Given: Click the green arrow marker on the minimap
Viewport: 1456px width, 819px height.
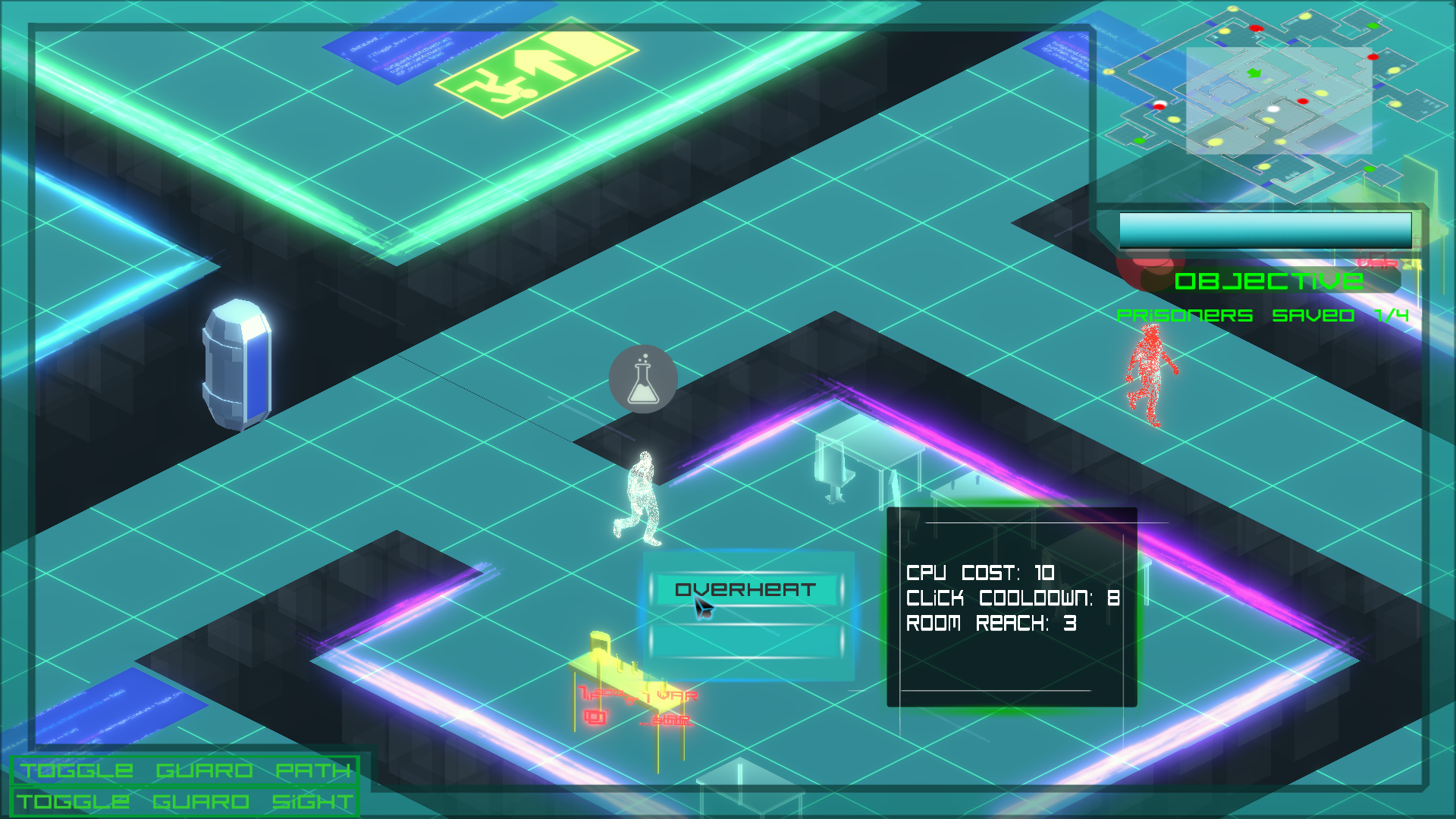Looking at the screenshot, I should point(1255,74).
